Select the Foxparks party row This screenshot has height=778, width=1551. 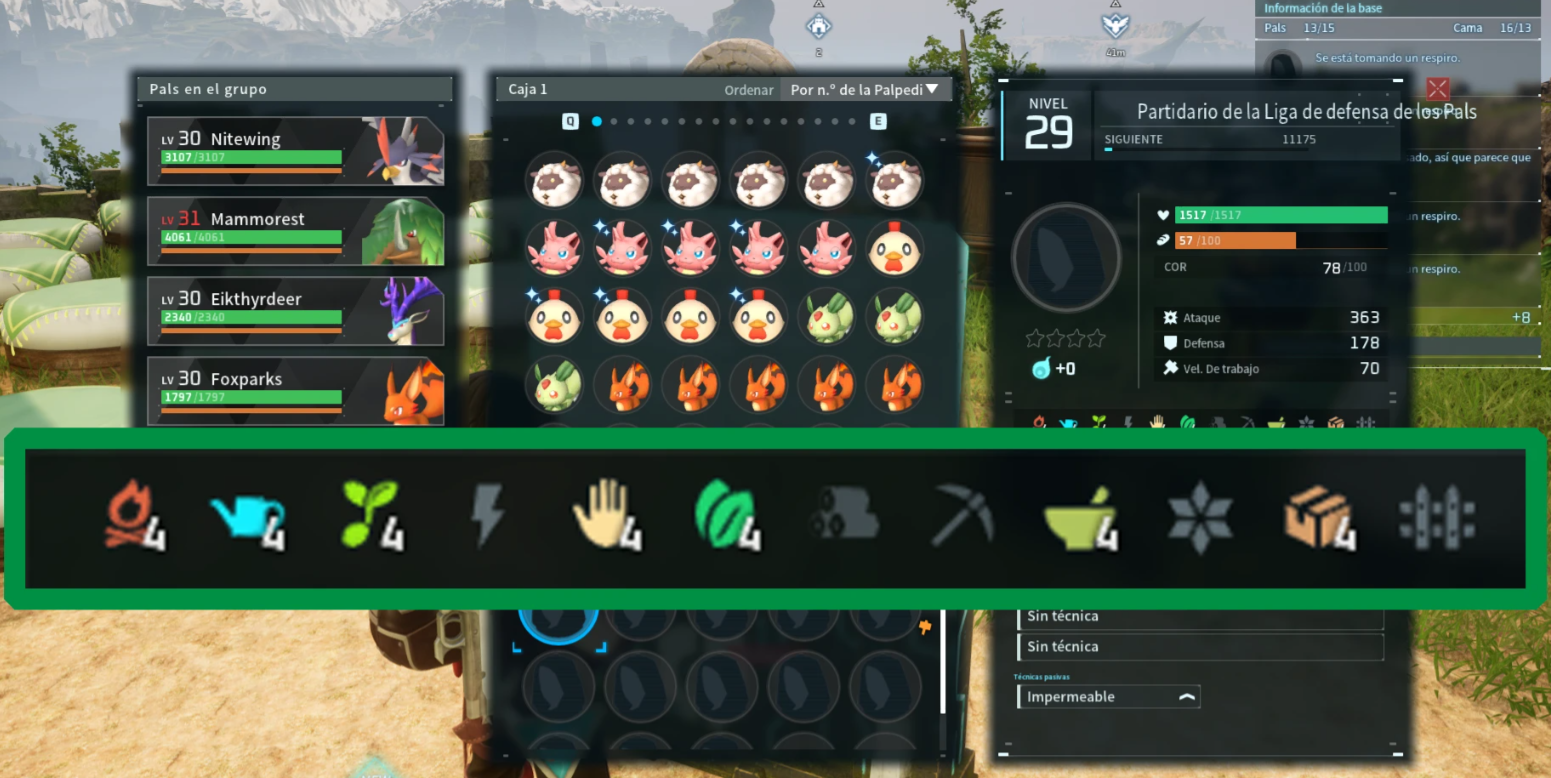[x=295, y=391]
